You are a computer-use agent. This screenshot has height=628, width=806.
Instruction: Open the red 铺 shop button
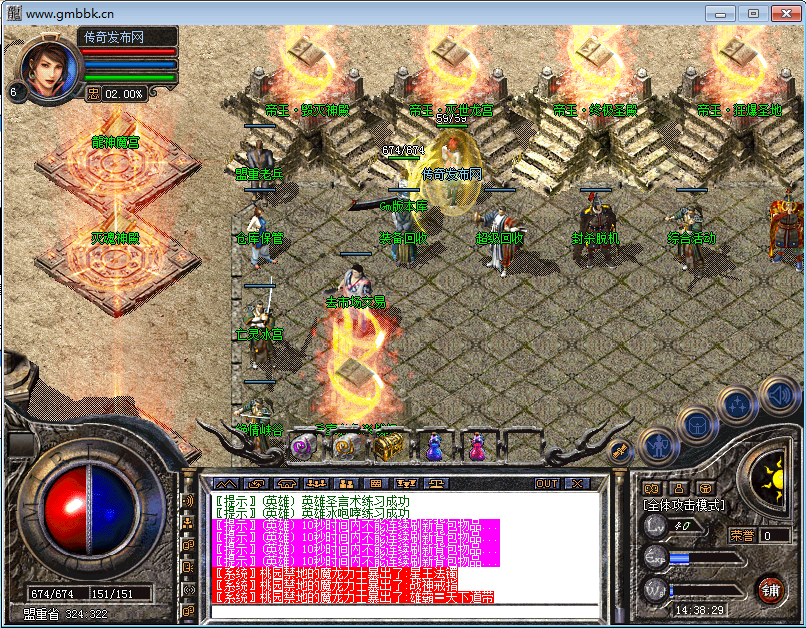coord(770,588)
